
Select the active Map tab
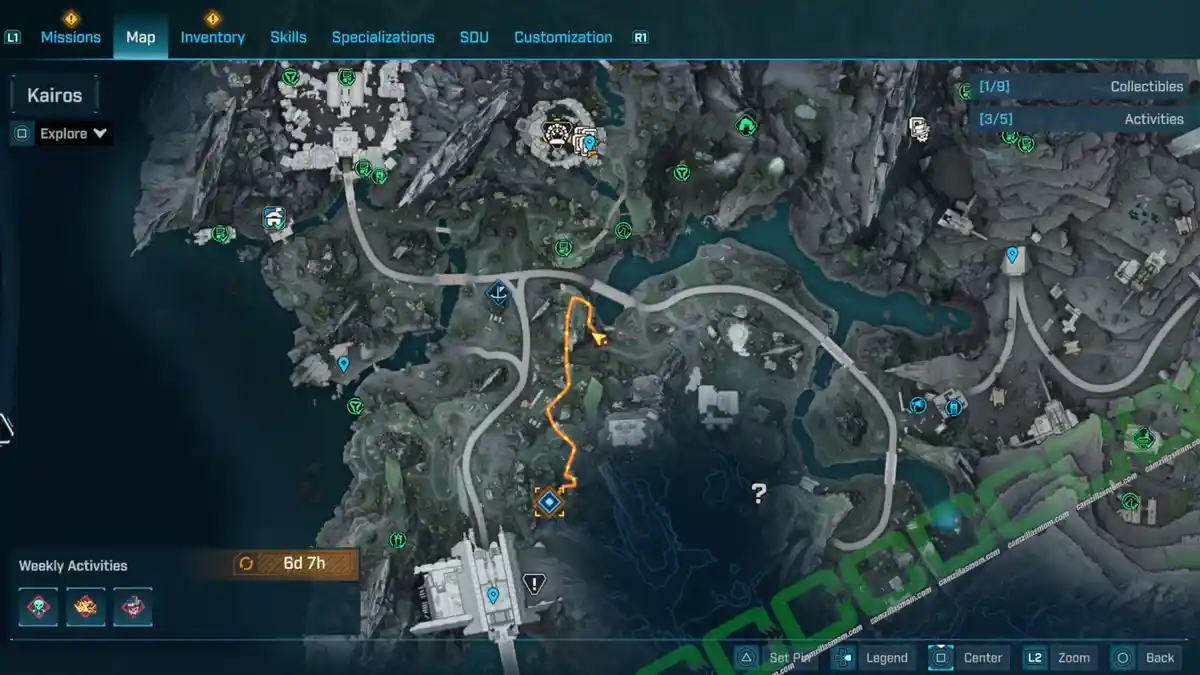[x=140, y=37]
